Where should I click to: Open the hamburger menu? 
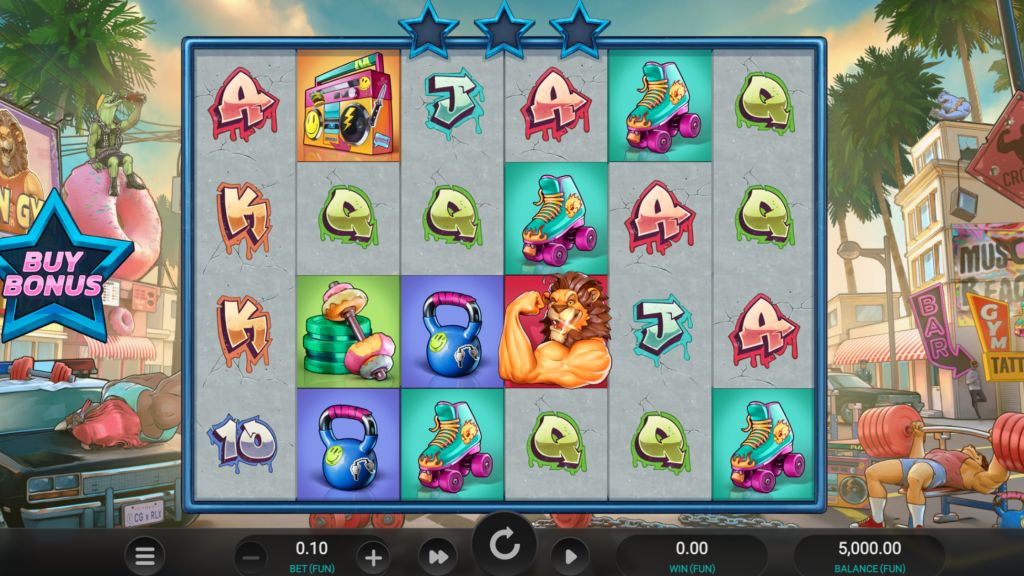pyautogui.click(x=145, y=556)
